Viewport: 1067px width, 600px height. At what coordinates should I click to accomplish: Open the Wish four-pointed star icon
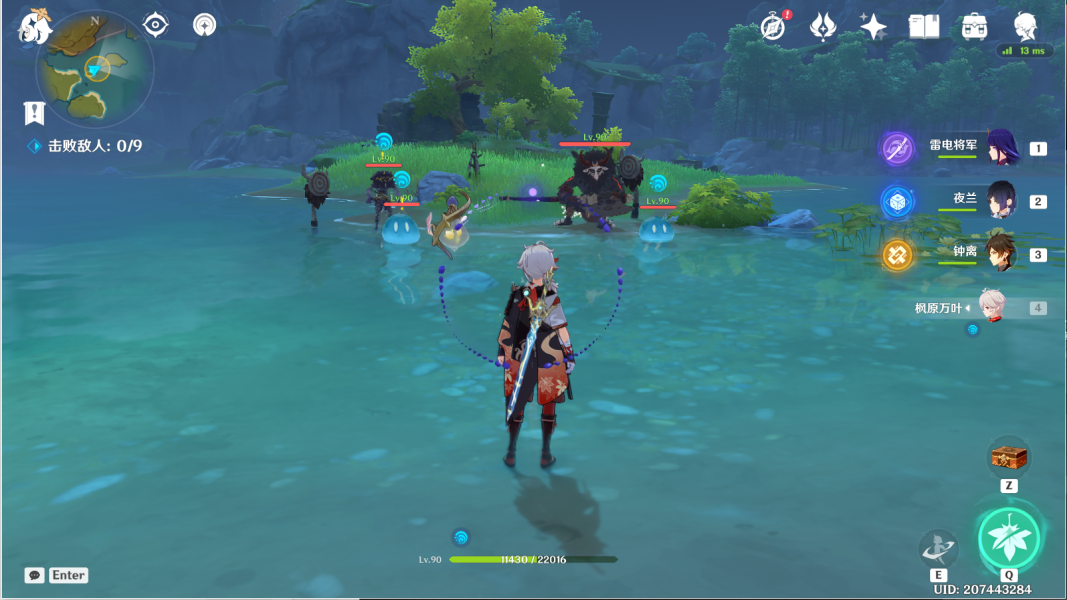tap(873, 27)
